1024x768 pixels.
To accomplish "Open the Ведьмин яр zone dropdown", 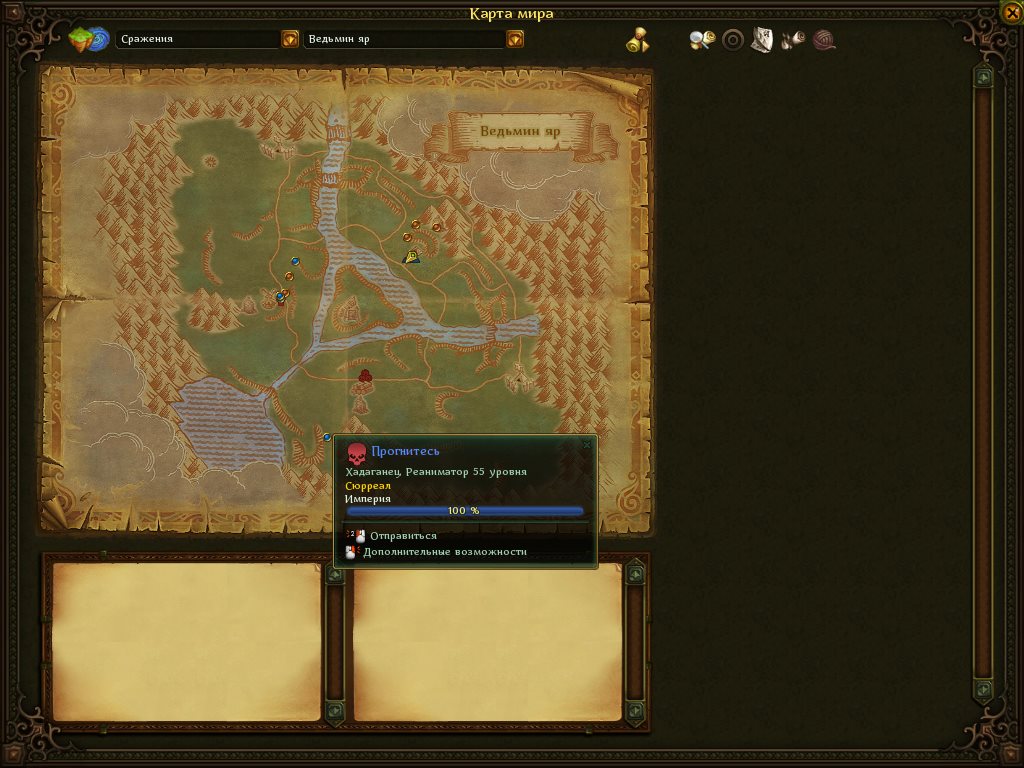I will pos(515,39).
